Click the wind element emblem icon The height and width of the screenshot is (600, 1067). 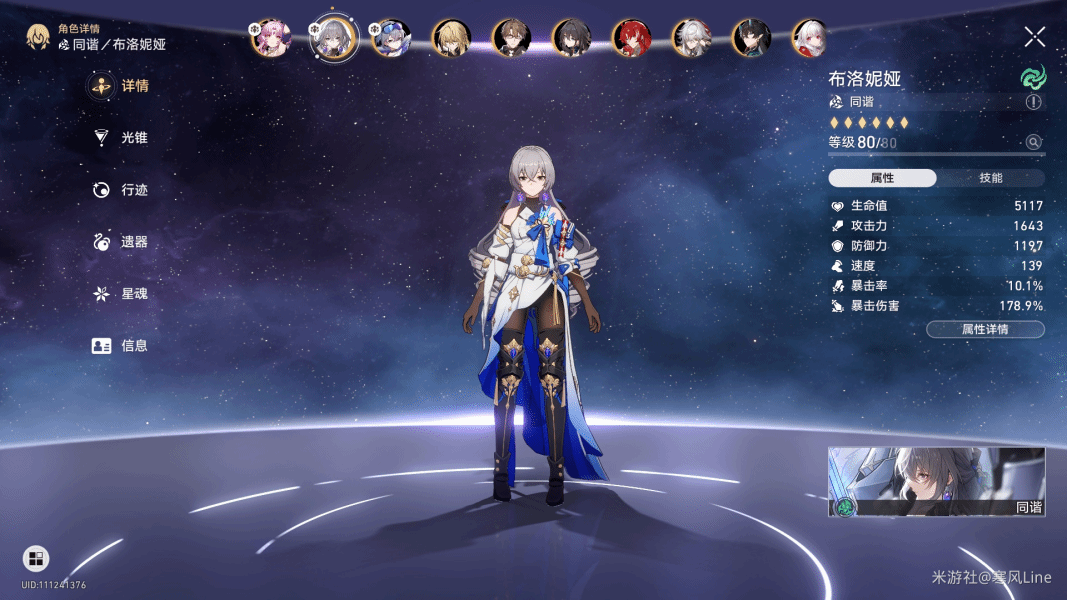tap(1032, 78)
